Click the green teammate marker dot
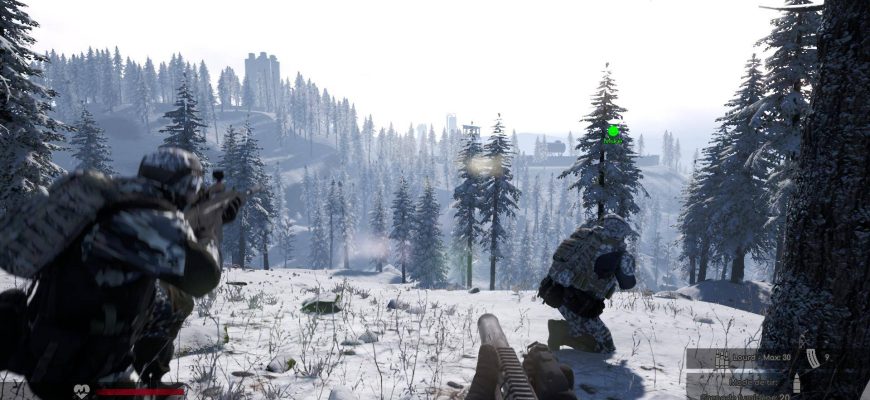The image size is (870, 400). [x=613, y=131]
